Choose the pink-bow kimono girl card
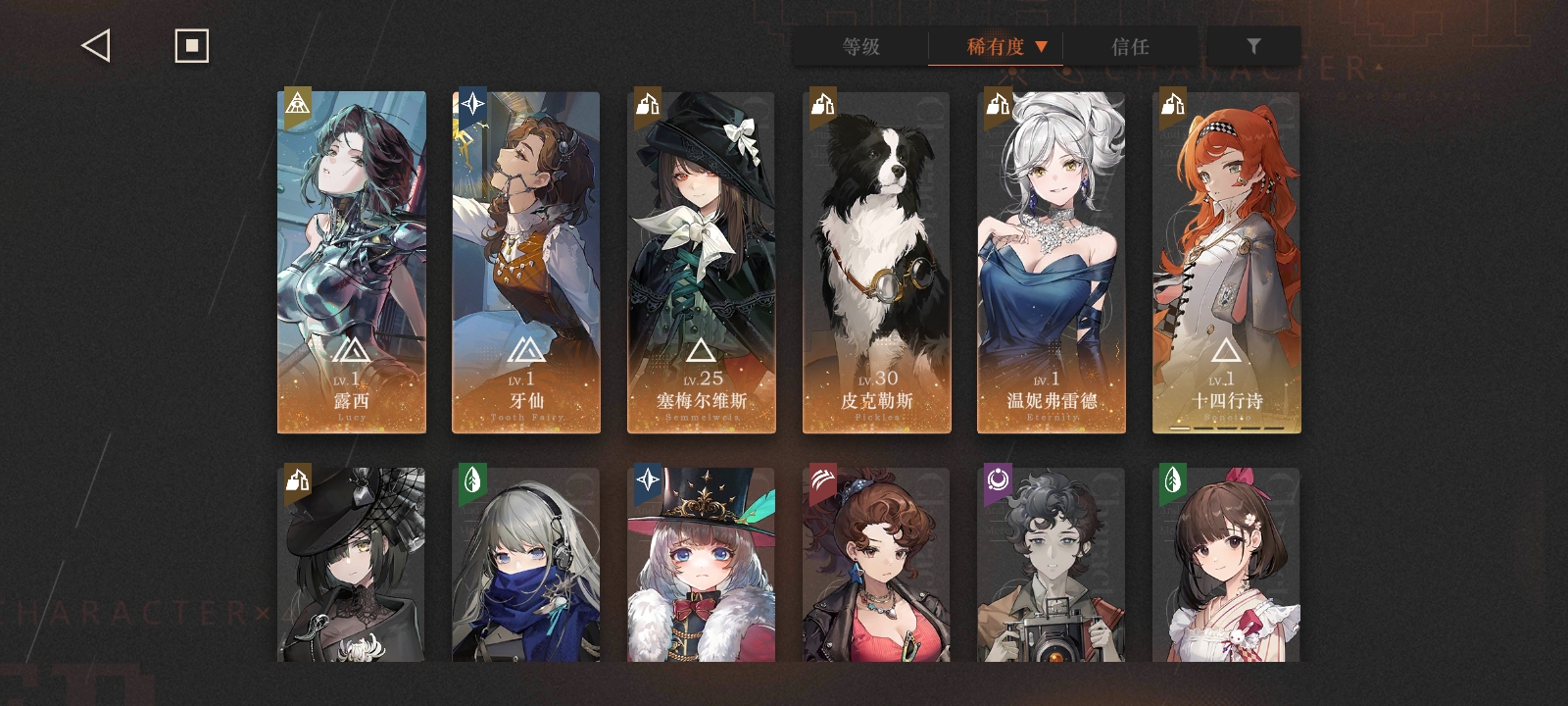Screen dimensions: 1568x706 click(x=1227, y=564)
